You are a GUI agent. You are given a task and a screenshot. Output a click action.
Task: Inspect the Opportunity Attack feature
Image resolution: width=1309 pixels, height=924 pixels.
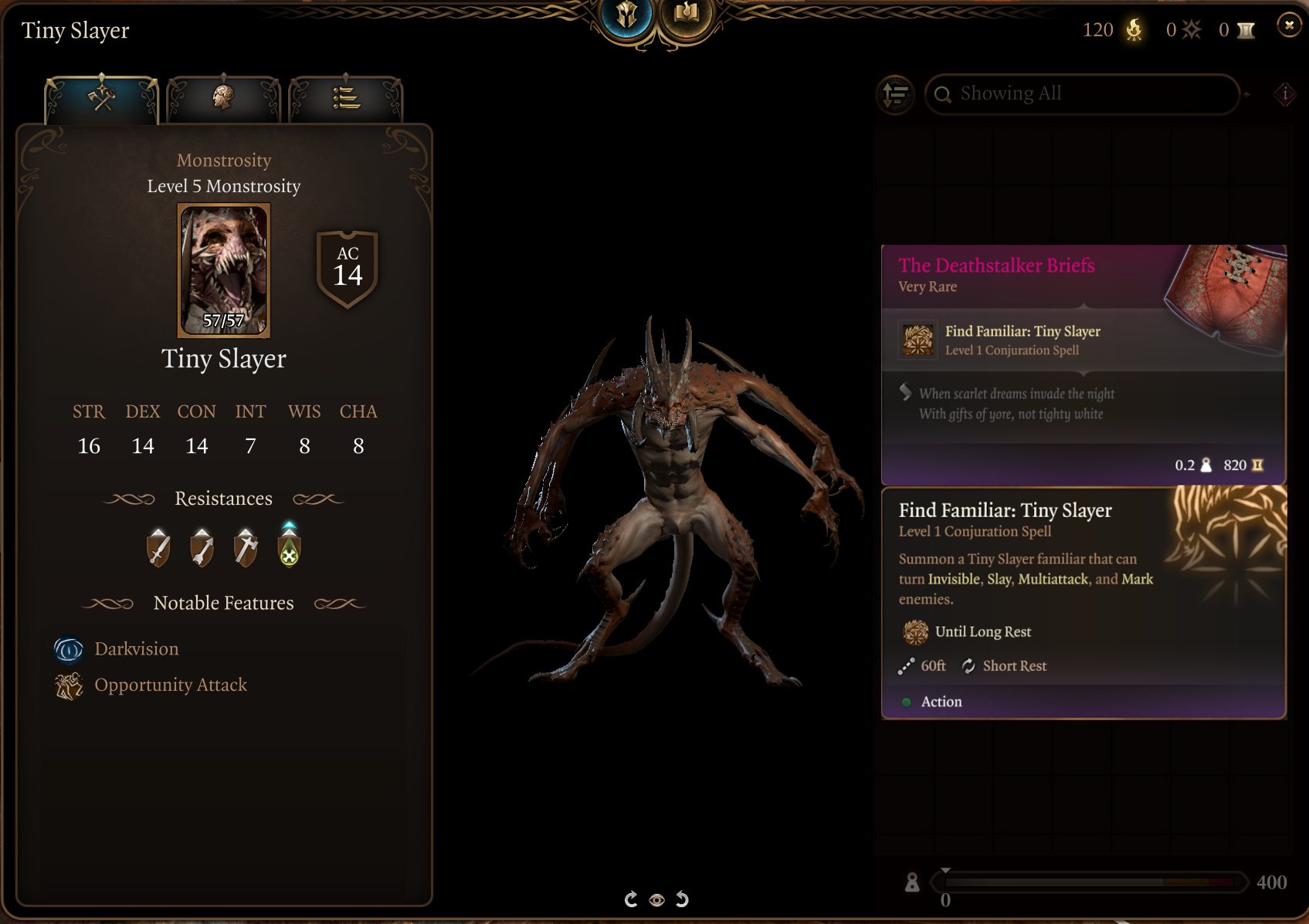pos(170,685)
